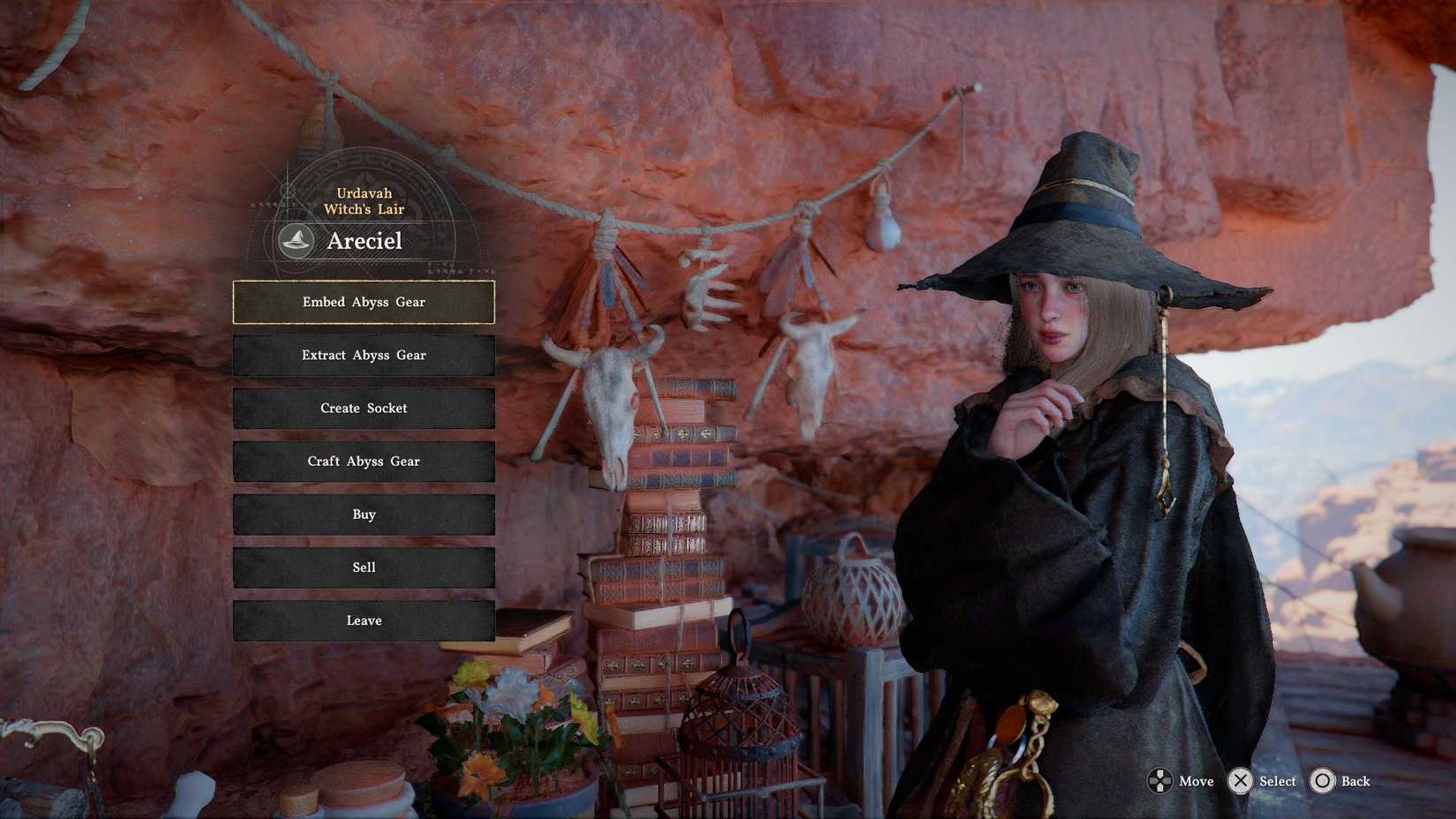
Task: Select Extract Abyss Gear from the menu
Action: coord(364,355)
